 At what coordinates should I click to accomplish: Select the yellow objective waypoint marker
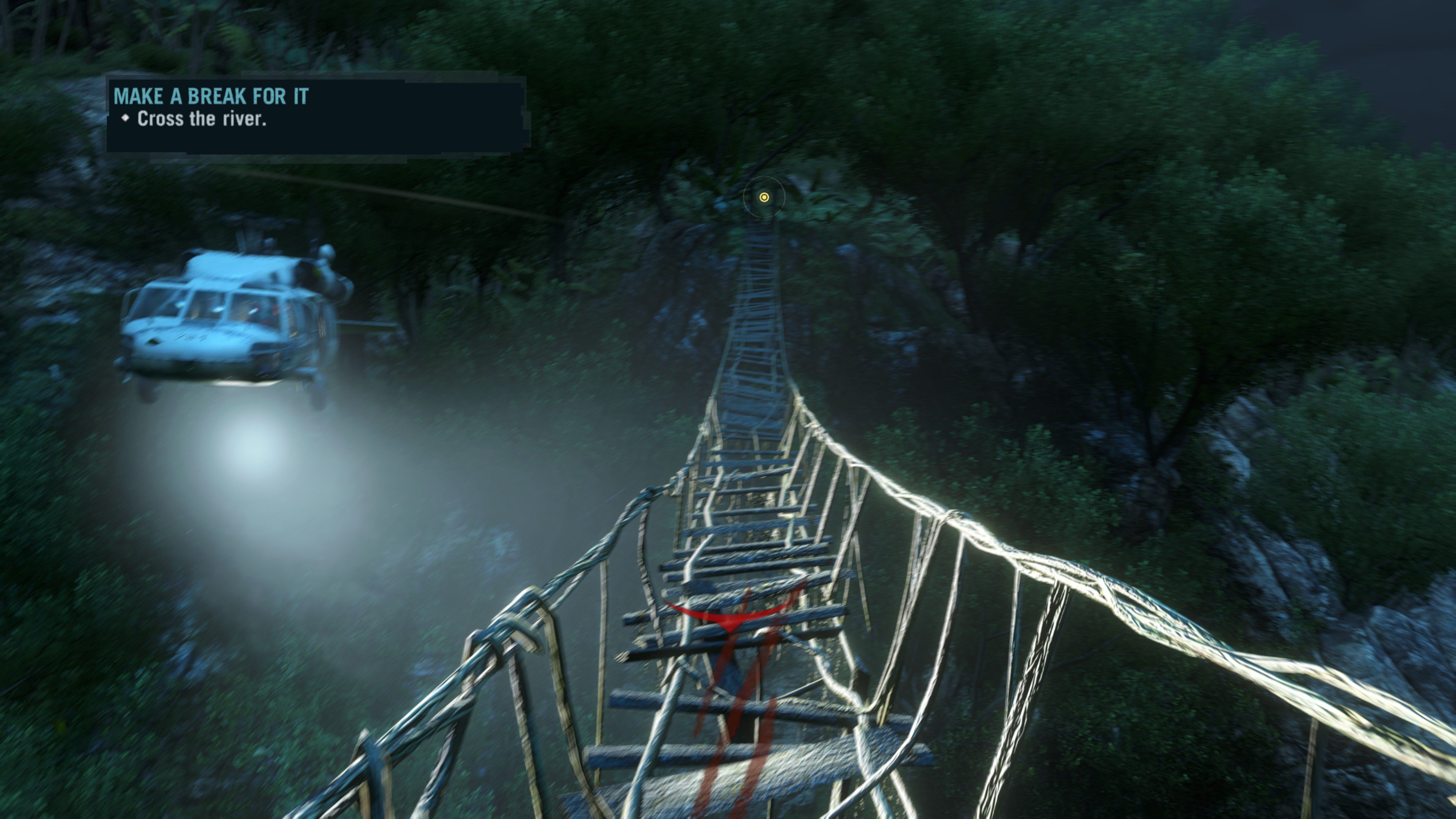click(764, 197)
